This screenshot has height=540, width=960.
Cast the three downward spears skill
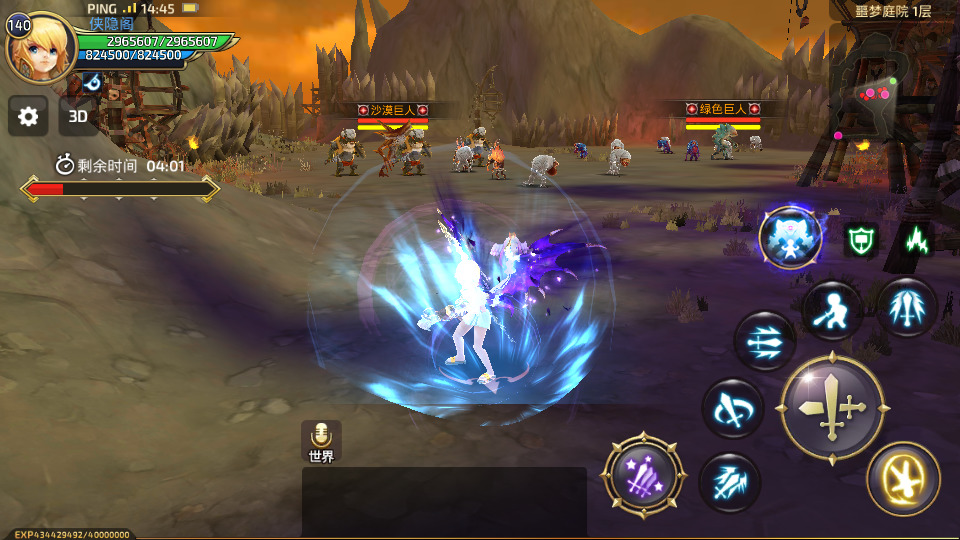[907, 306]
